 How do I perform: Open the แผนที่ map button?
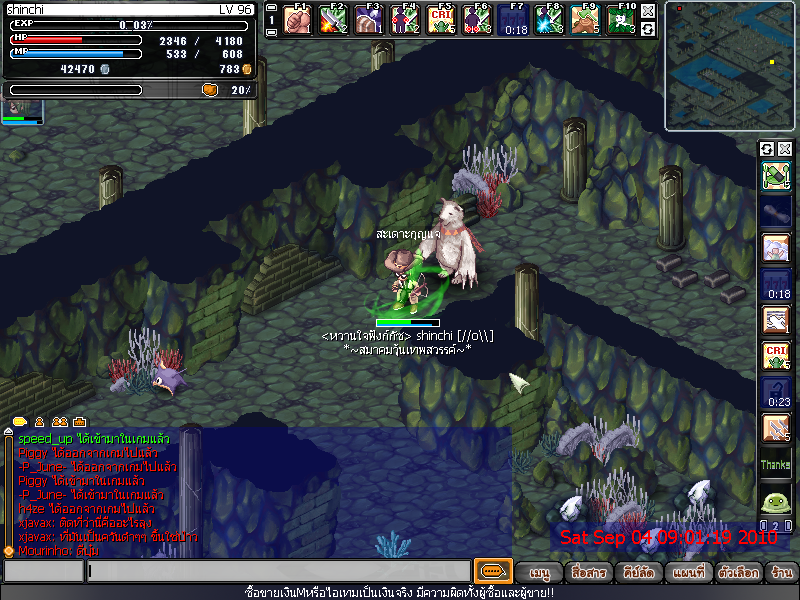pyautogui.click(x=690, y=573)
